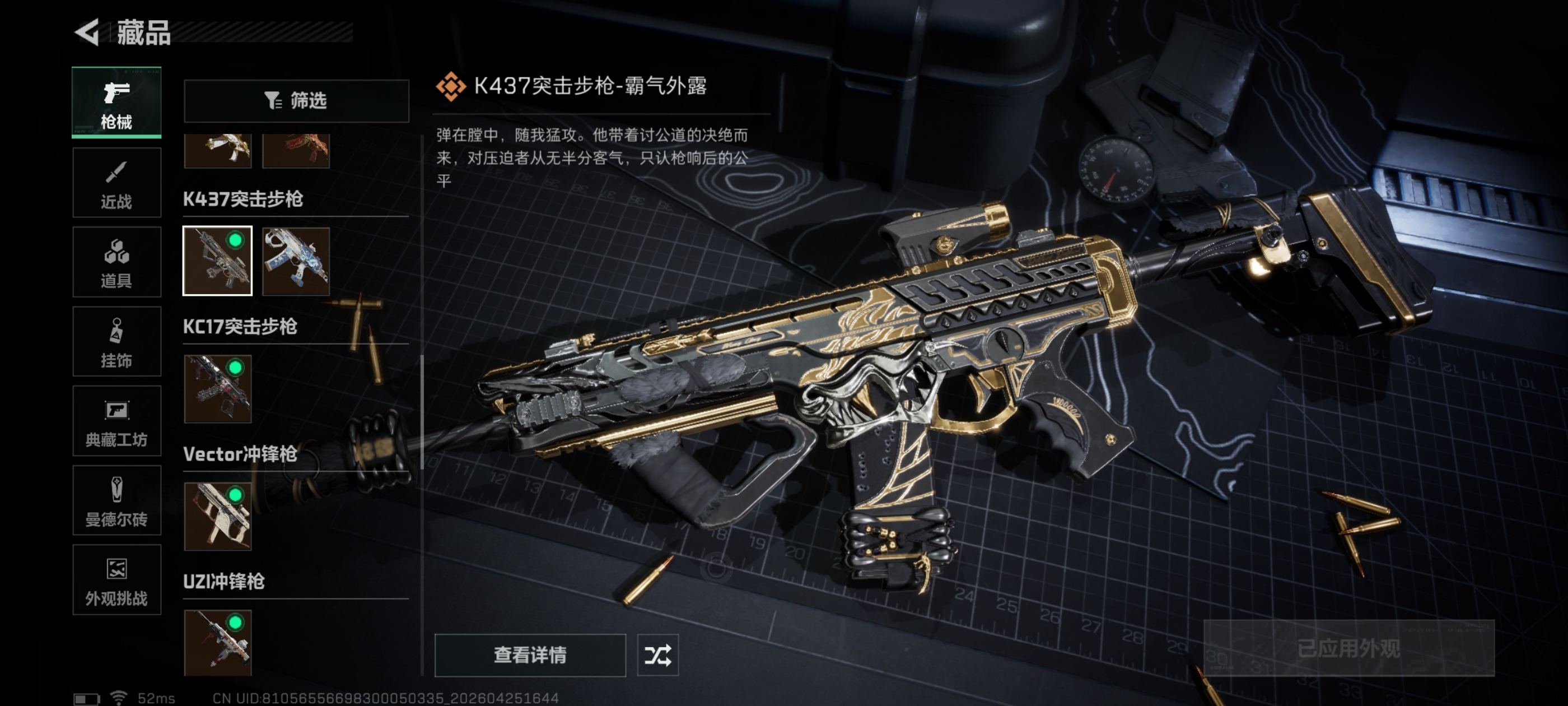The image size is (1568, 706).
Task: Click the 已应用外观 applied appearance button
Action: coord(1348,648)
